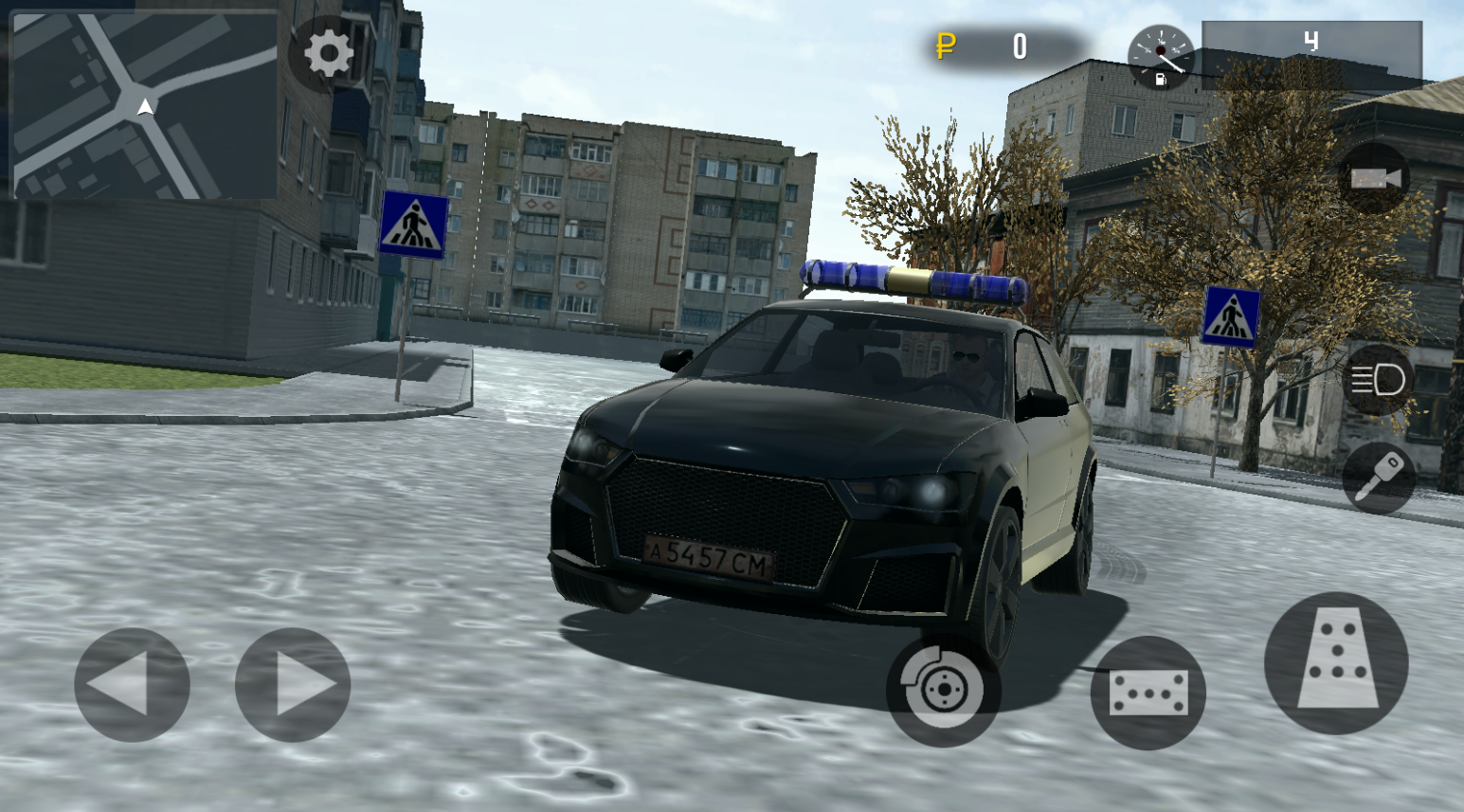Switch camera view with the camera icon

coord(1376,176)
